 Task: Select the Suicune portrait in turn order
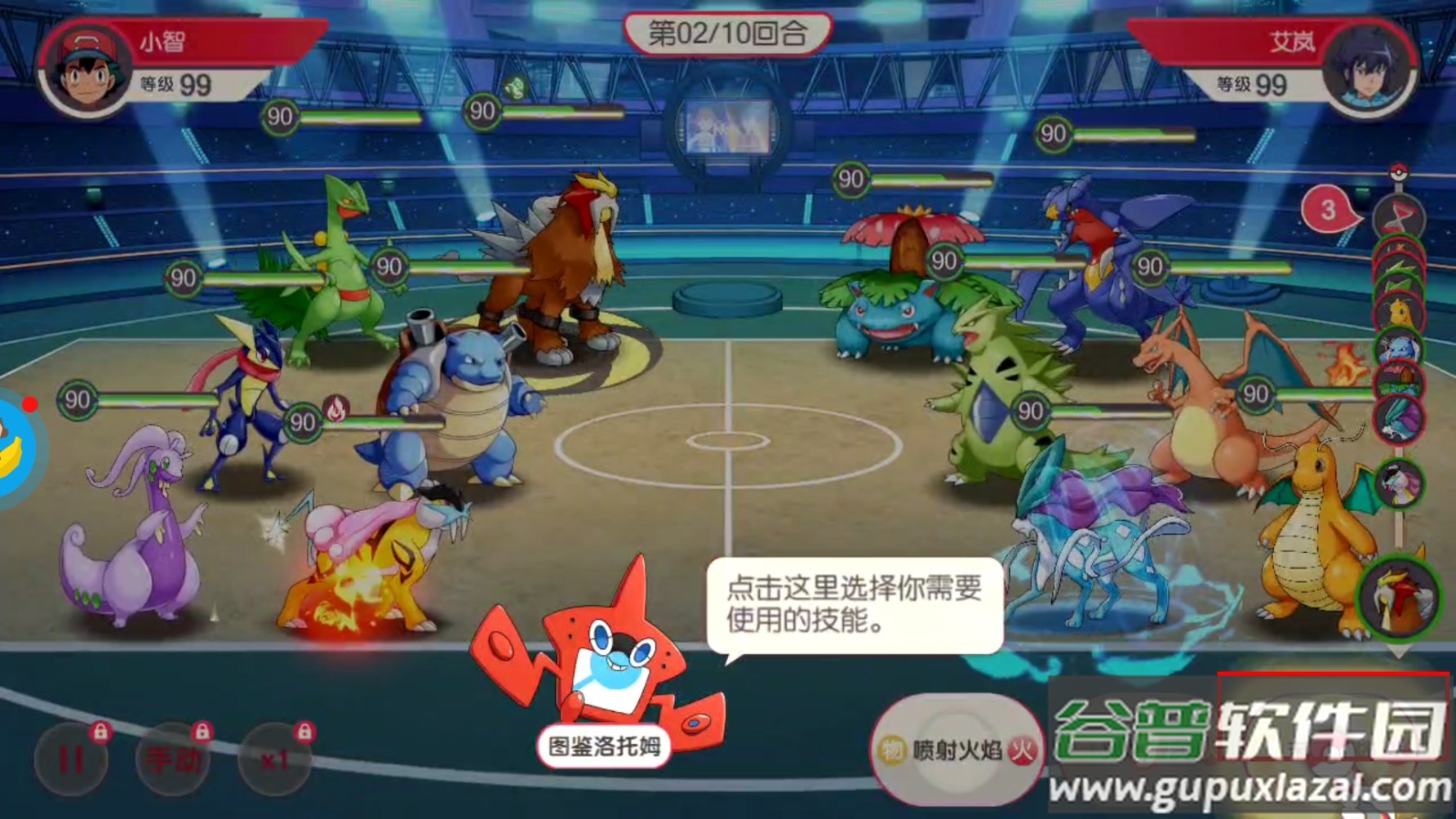[1399, 418]
